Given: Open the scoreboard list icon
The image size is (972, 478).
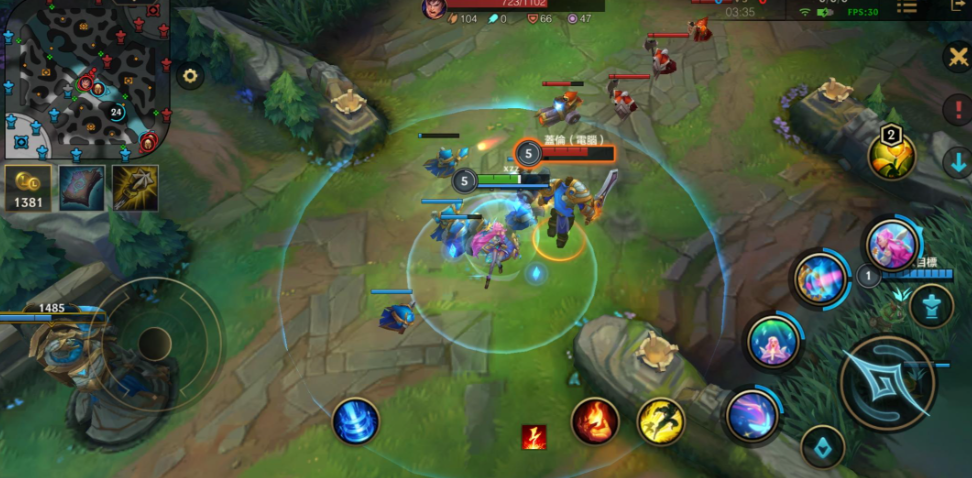Looking at the screenshot, I should click(906, 7).
